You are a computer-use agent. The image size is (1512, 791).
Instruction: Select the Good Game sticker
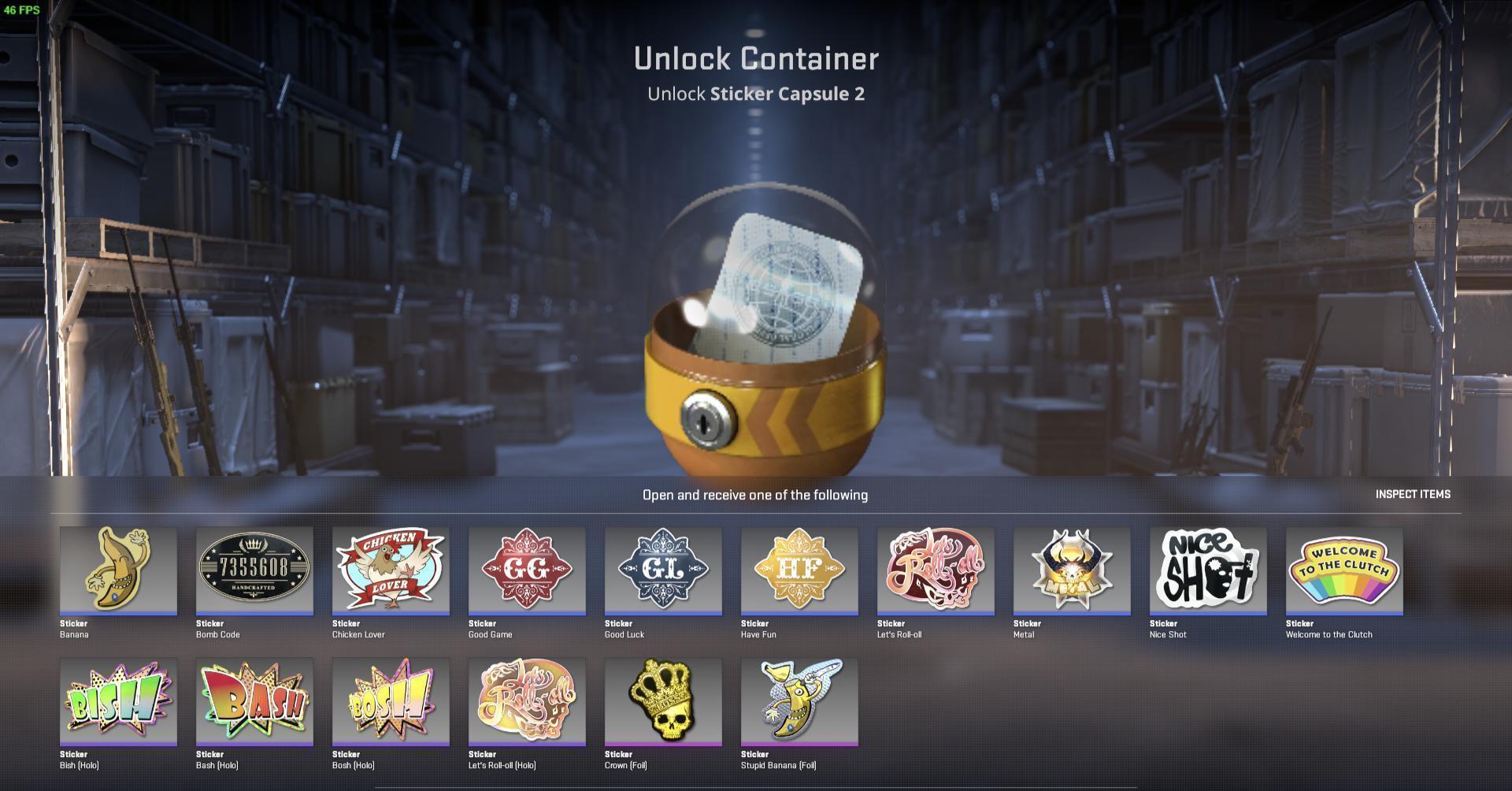(x=527, y=570)
